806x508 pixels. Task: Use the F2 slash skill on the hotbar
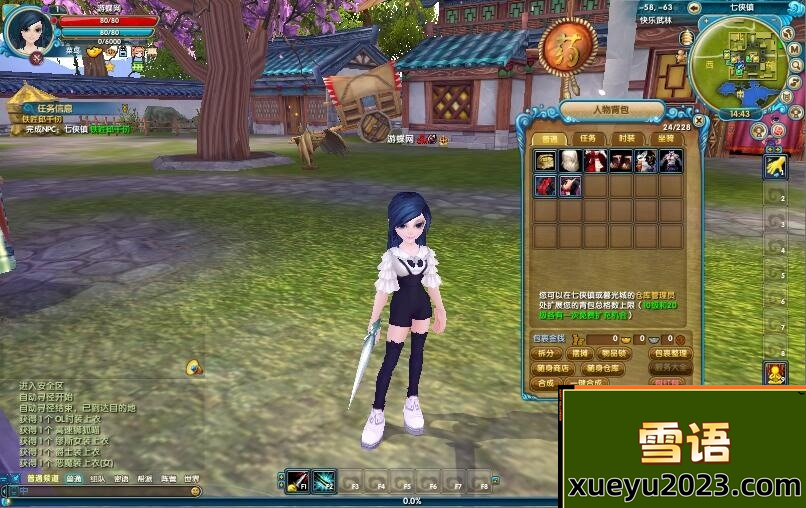tap(324, 479)
